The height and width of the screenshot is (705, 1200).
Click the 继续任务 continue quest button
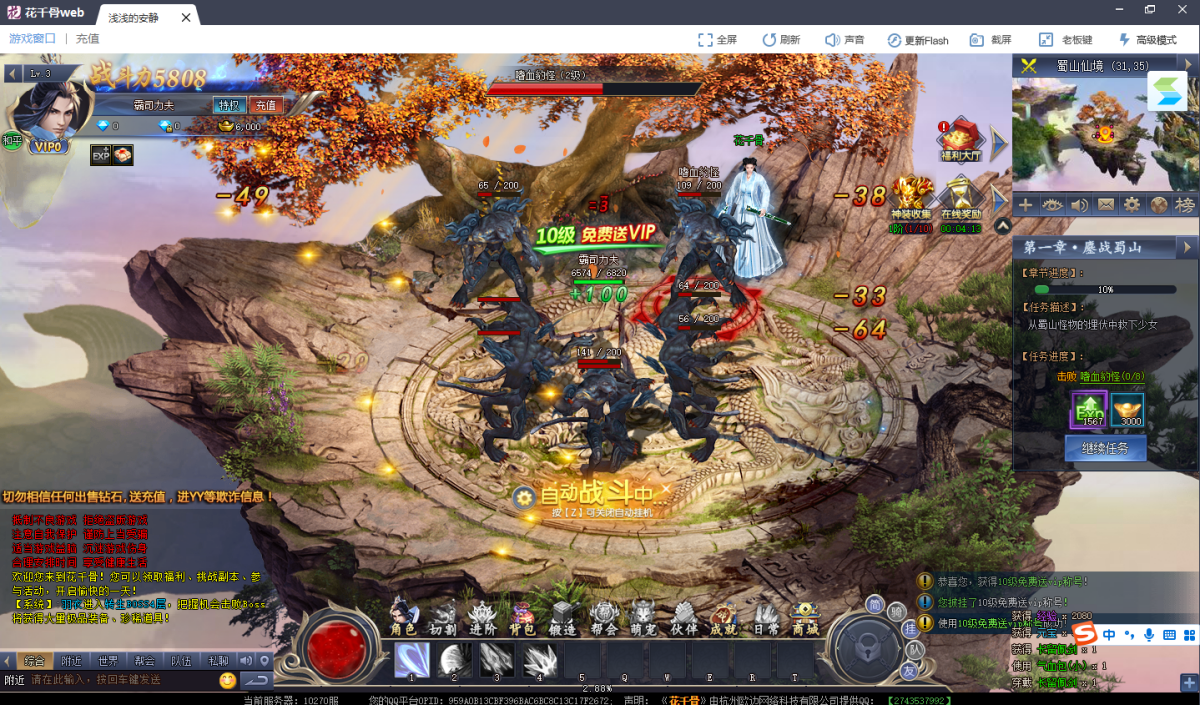(1105, 448)
